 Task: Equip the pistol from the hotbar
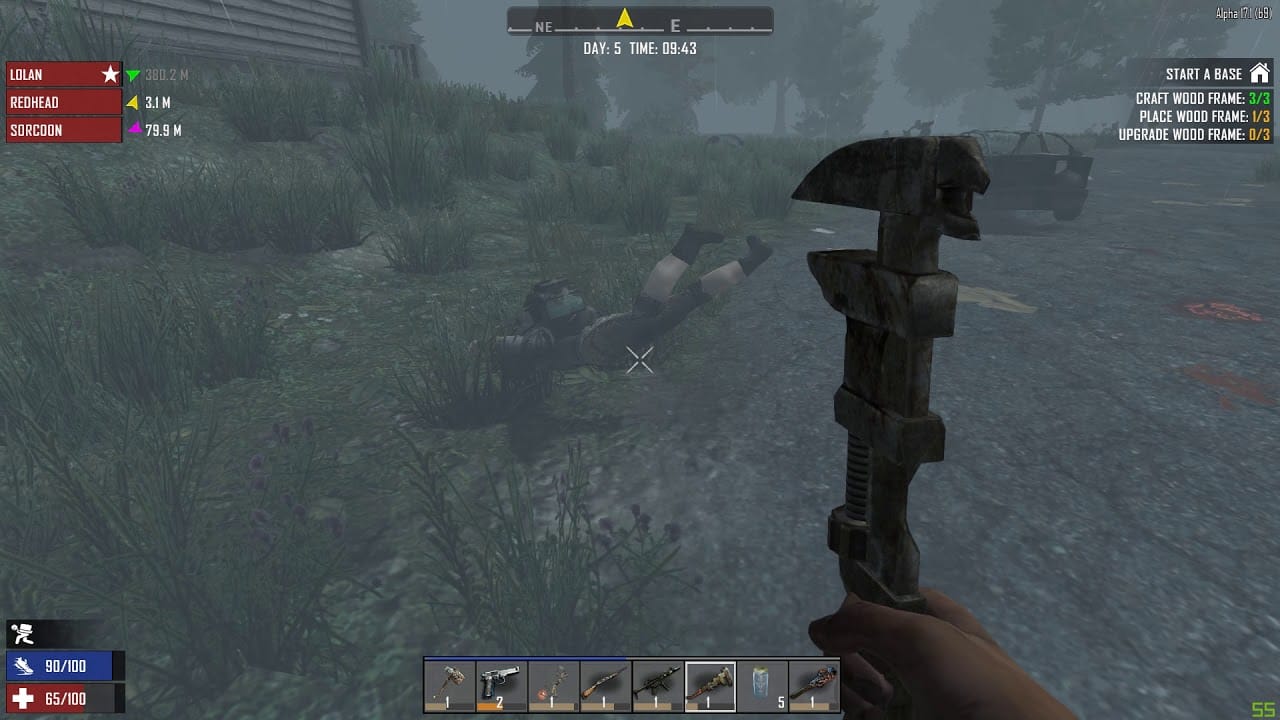(502, 686)
